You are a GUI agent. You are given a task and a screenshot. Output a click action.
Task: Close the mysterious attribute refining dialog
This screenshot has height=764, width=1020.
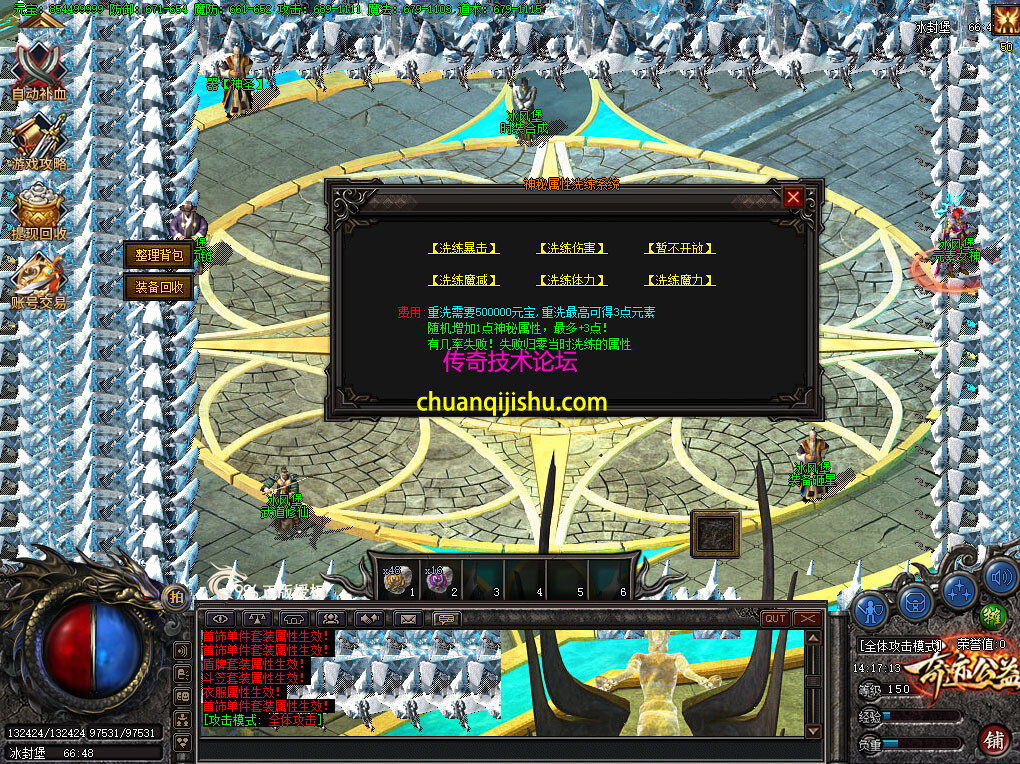(793, 197)
